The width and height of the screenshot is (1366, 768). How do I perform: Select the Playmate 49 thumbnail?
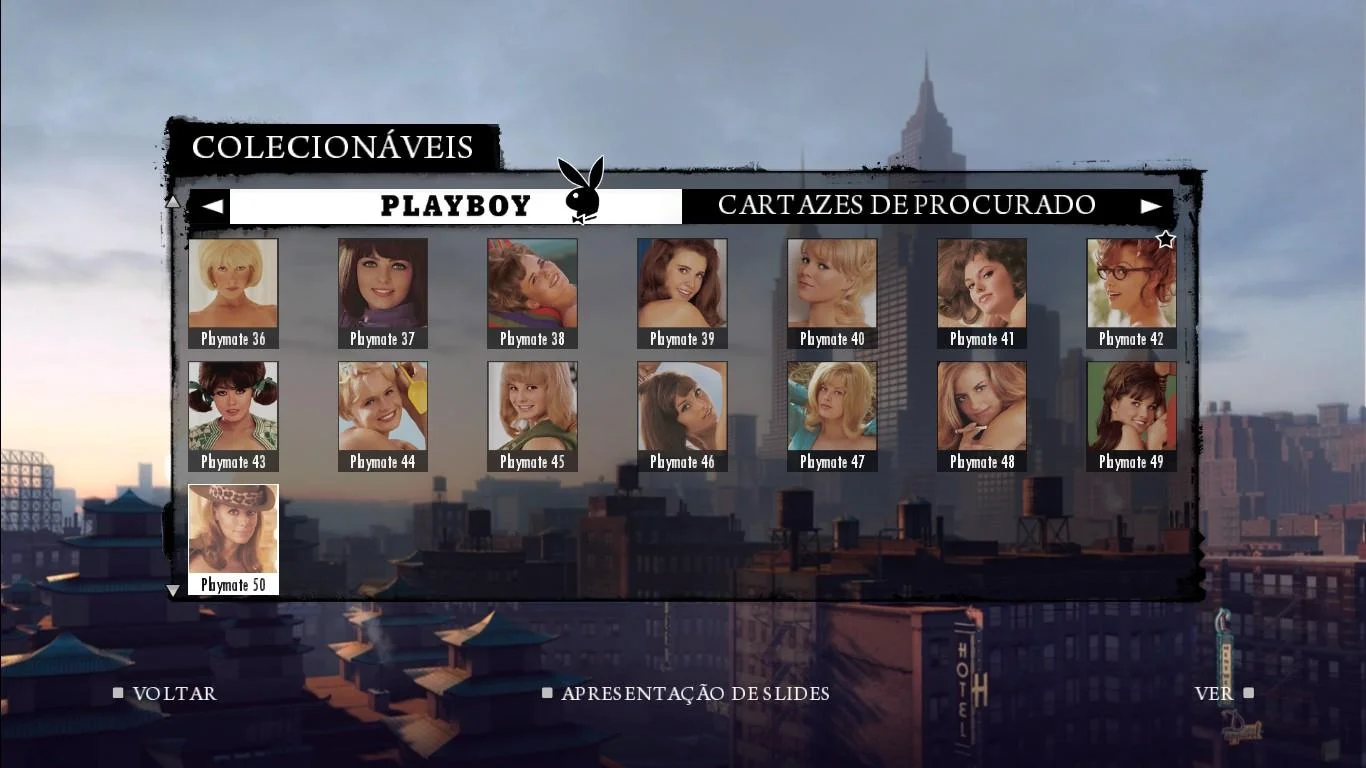pos(1131,416)
